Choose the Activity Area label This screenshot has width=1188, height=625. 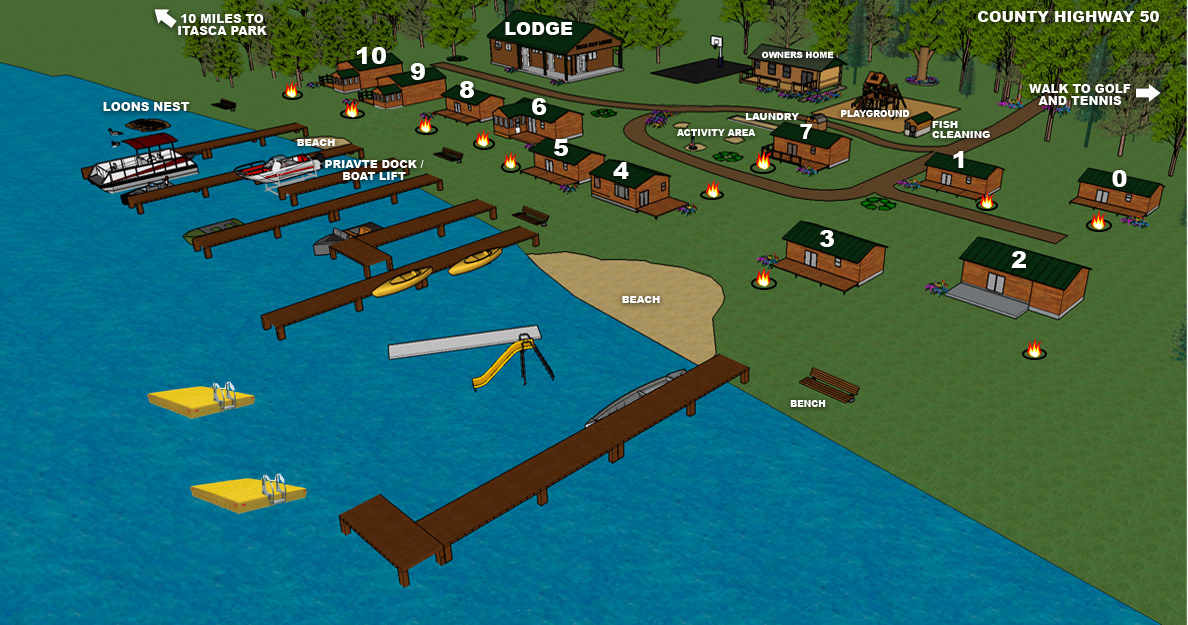point(715,133)
